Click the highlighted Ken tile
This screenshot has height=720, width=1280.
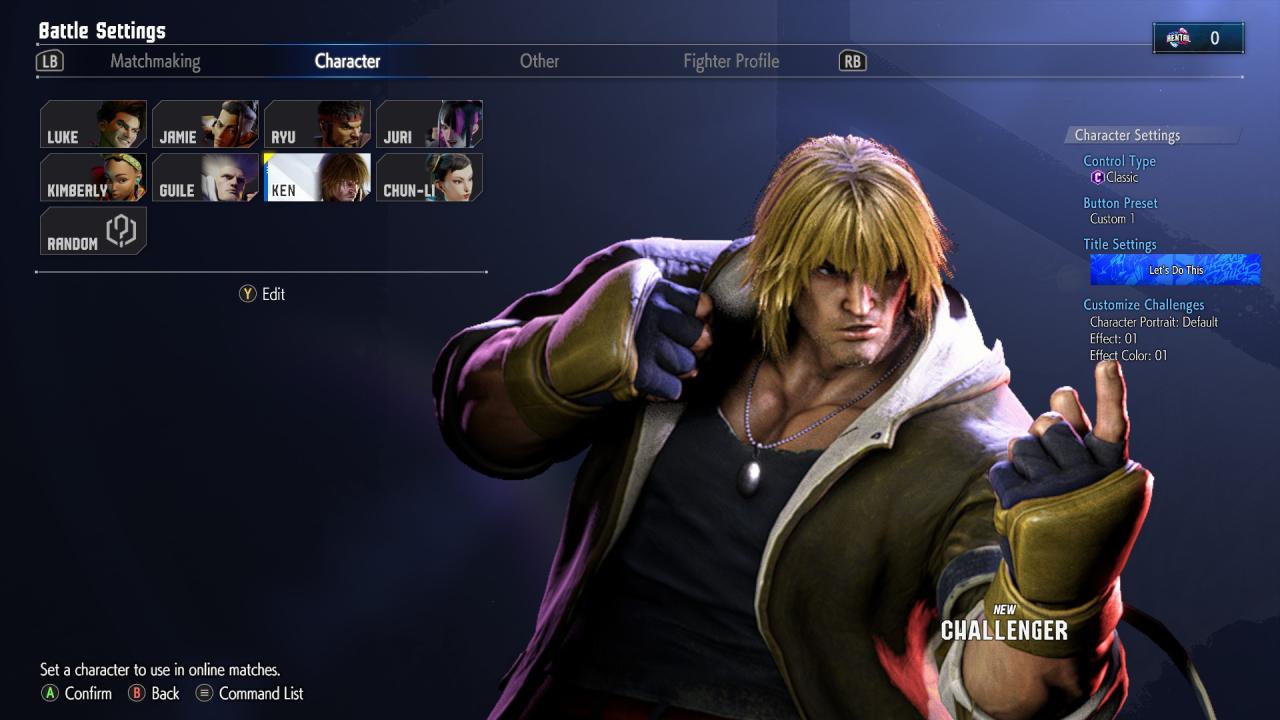tap(318, 177)
